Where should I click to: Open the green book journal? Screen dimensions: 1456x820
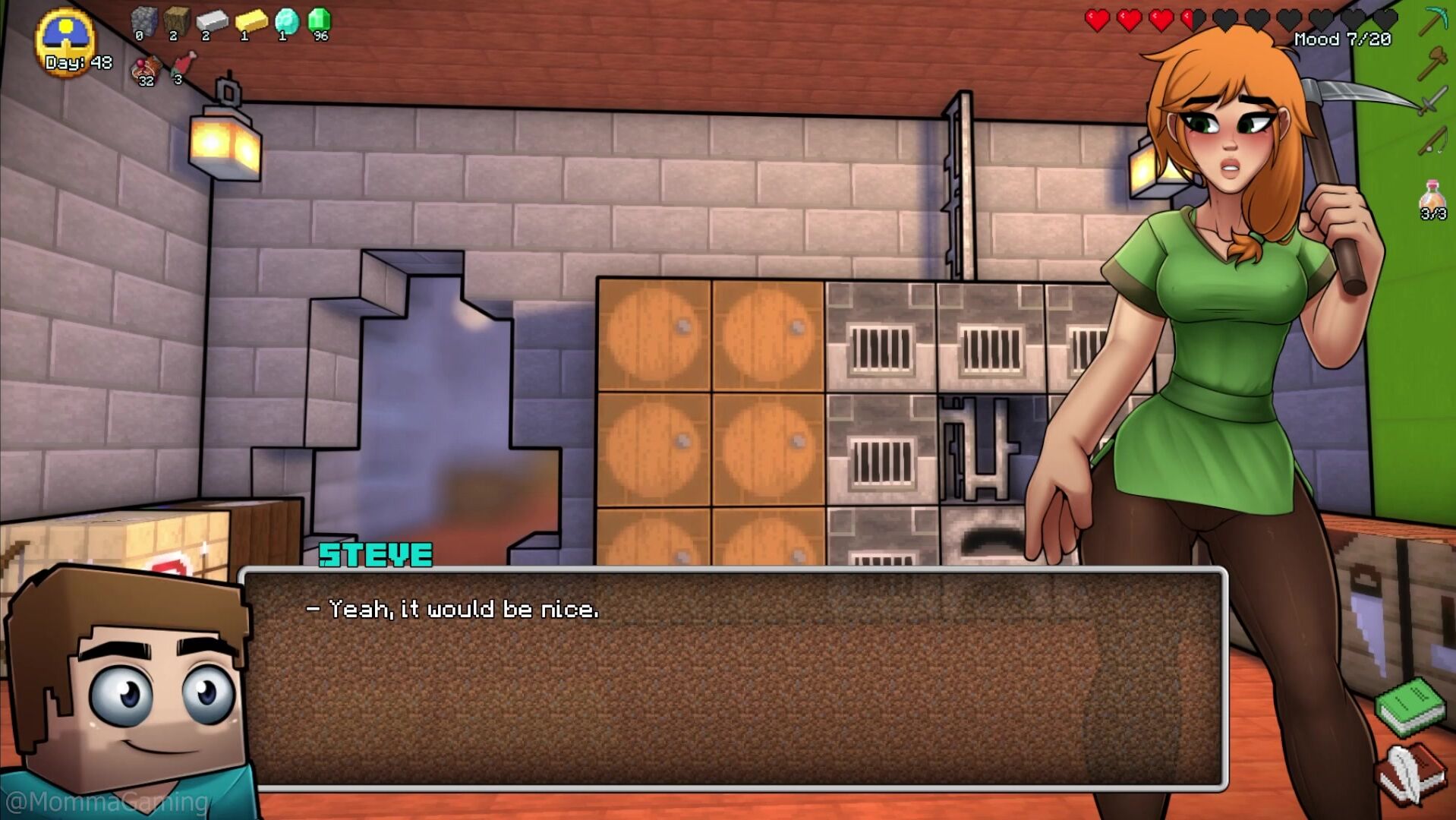click(1410, 706)
